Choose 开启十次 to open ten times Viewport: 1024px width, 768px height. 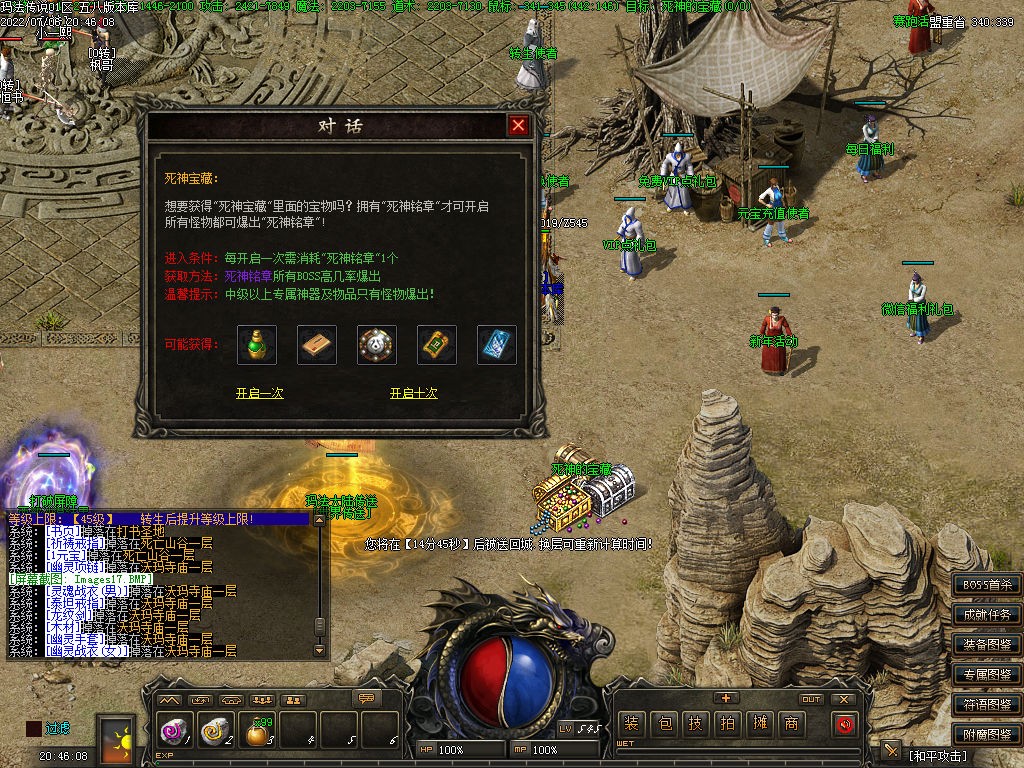point(413,393)
